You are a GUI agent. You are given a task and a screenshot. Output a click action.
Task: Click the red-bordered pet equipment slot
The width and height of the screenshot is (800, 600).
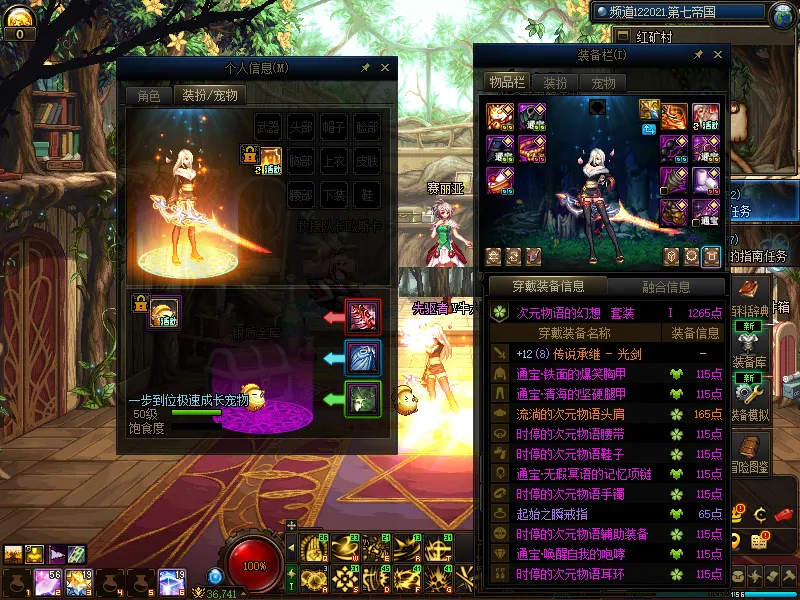pyautogui.click(x=362, y=317)
